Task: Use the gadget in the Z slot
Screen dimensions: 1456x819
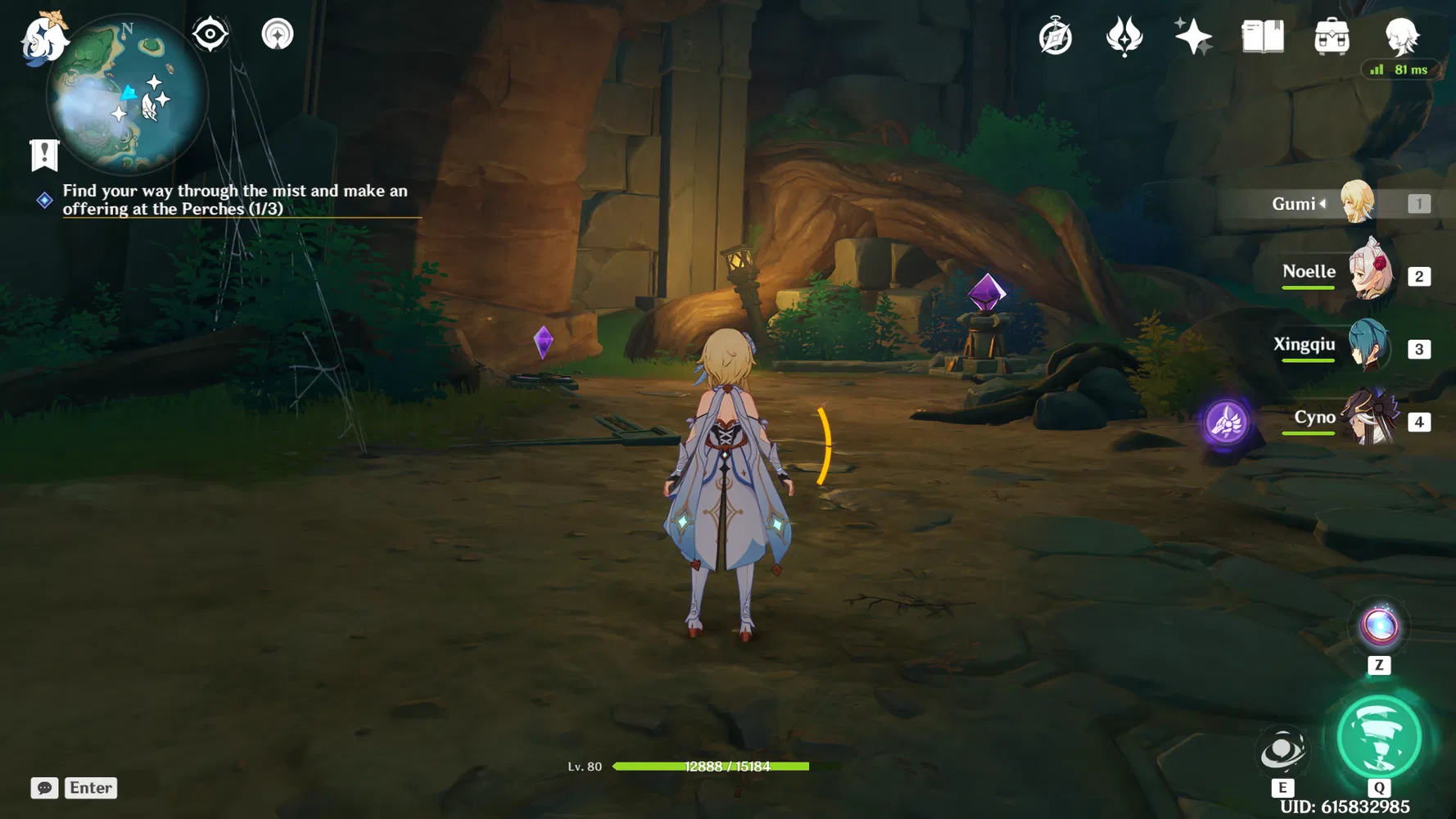Action: pyautogui.click(x=1381, y=627)
